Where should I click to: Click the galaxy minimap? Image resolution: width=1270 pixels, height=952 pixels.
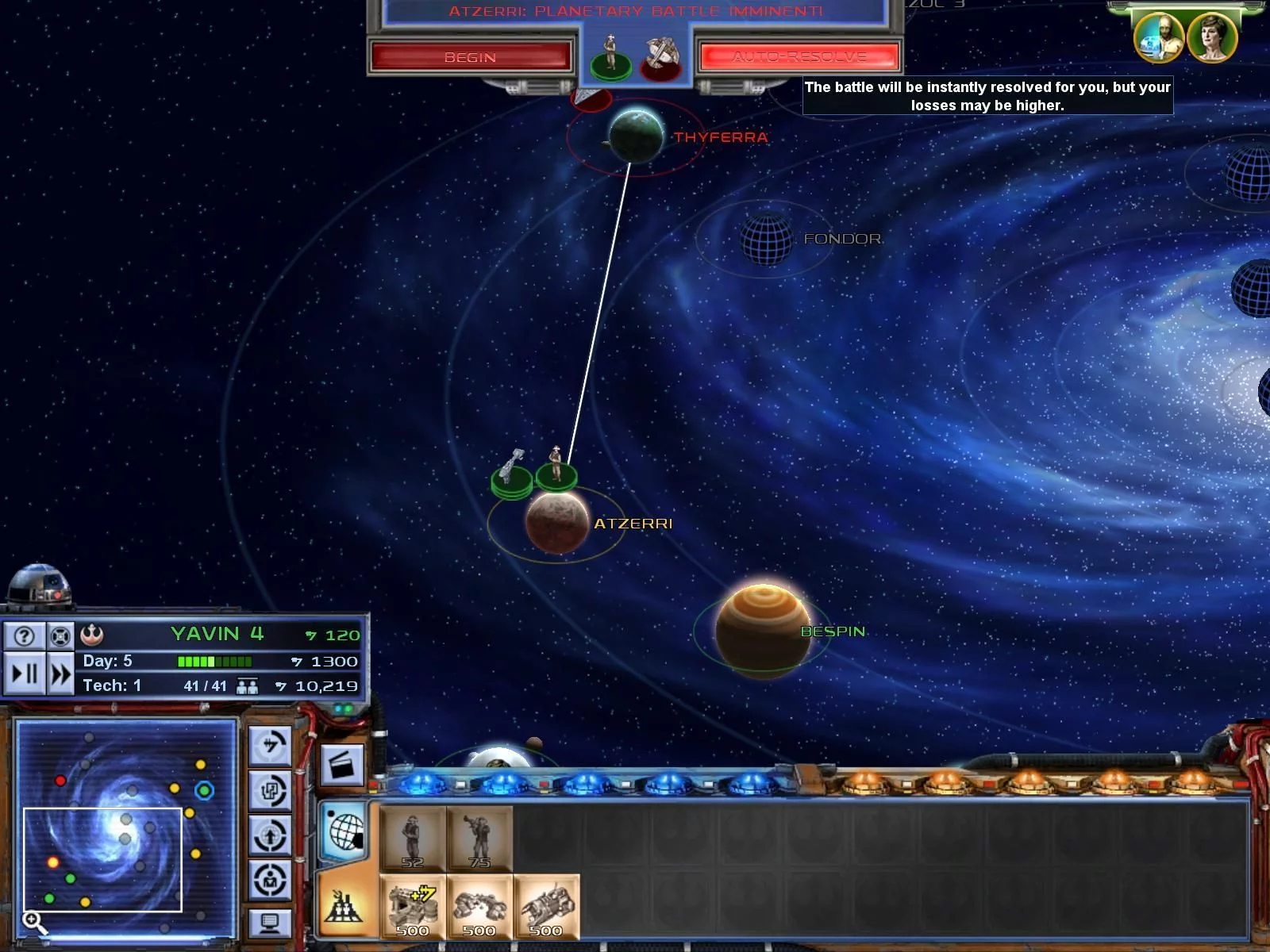125,825
